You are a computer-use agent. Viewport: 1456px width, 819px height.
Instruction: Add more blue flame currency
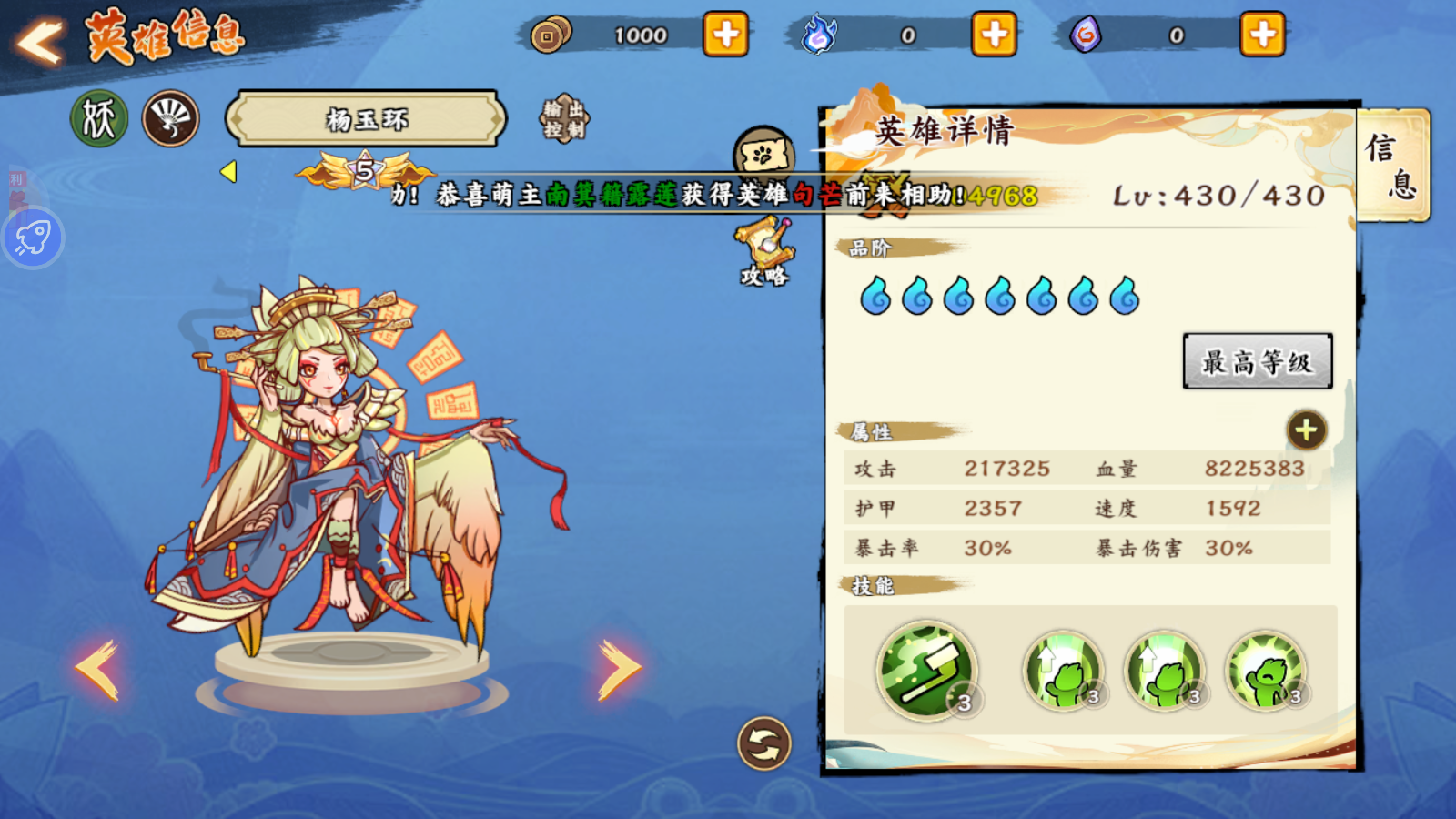click(994, 35)
